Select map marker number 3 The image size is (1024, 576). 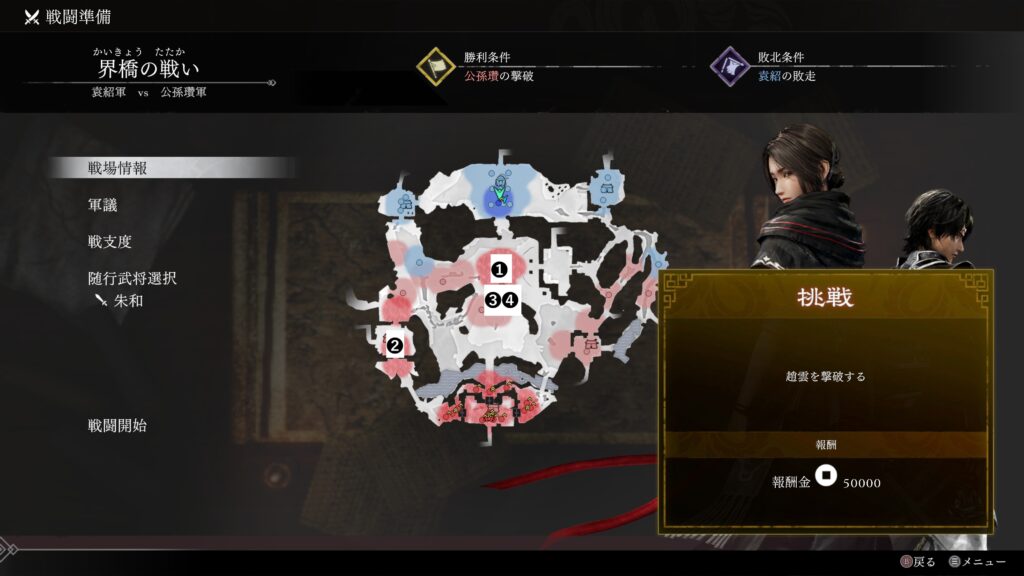point(492,300)
